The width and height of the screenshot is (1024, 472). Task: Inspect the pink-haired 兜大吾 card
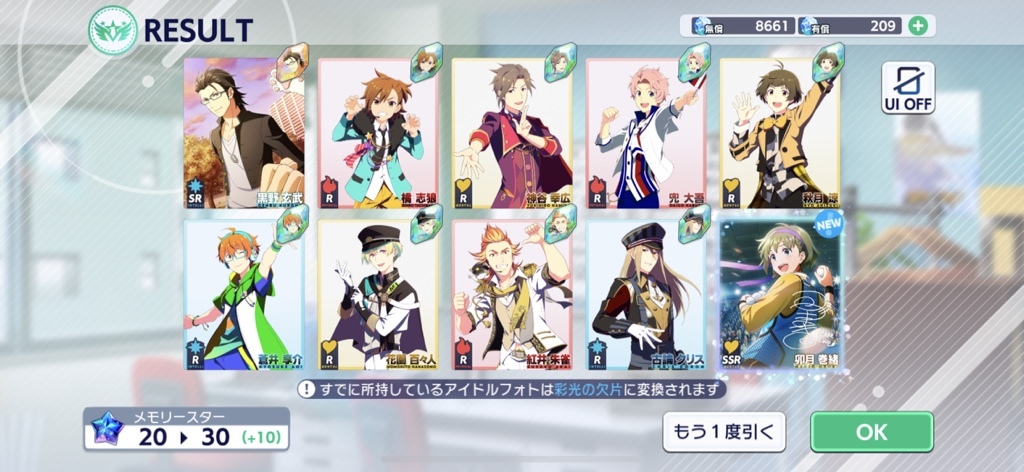pos(646,132)
